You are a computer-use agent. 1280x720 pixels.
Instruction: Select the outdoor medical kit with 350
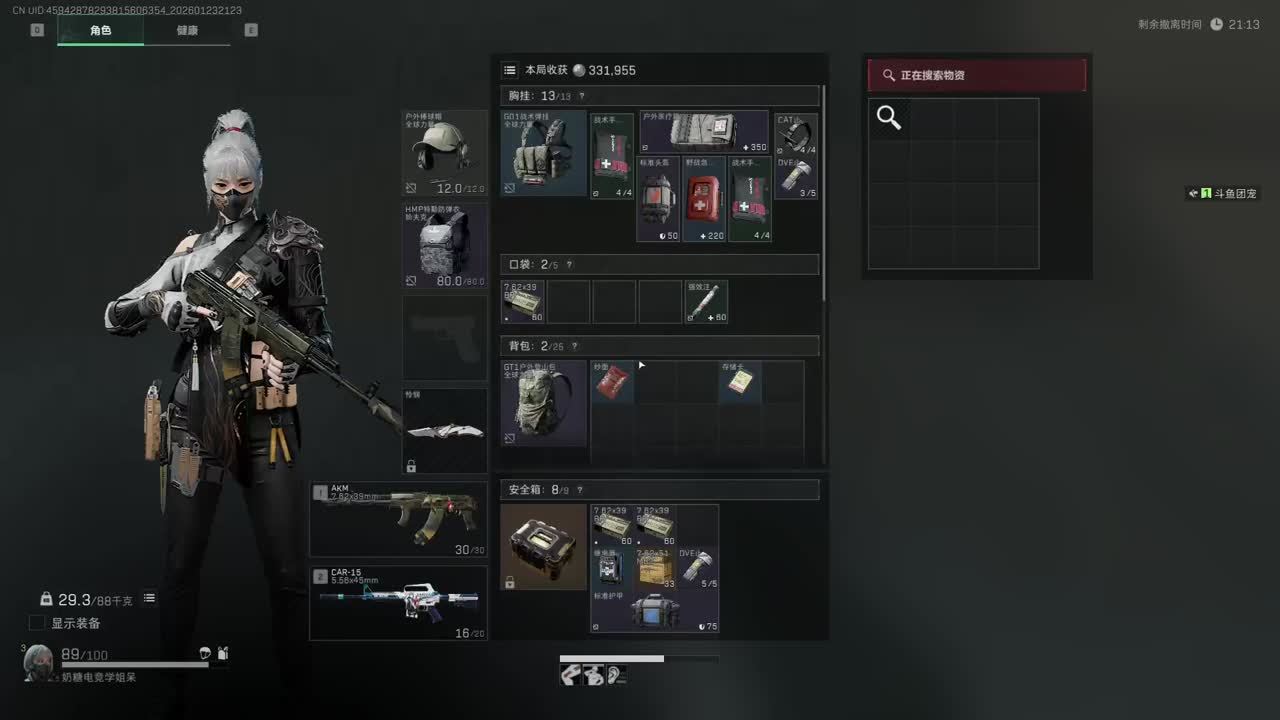703,132
